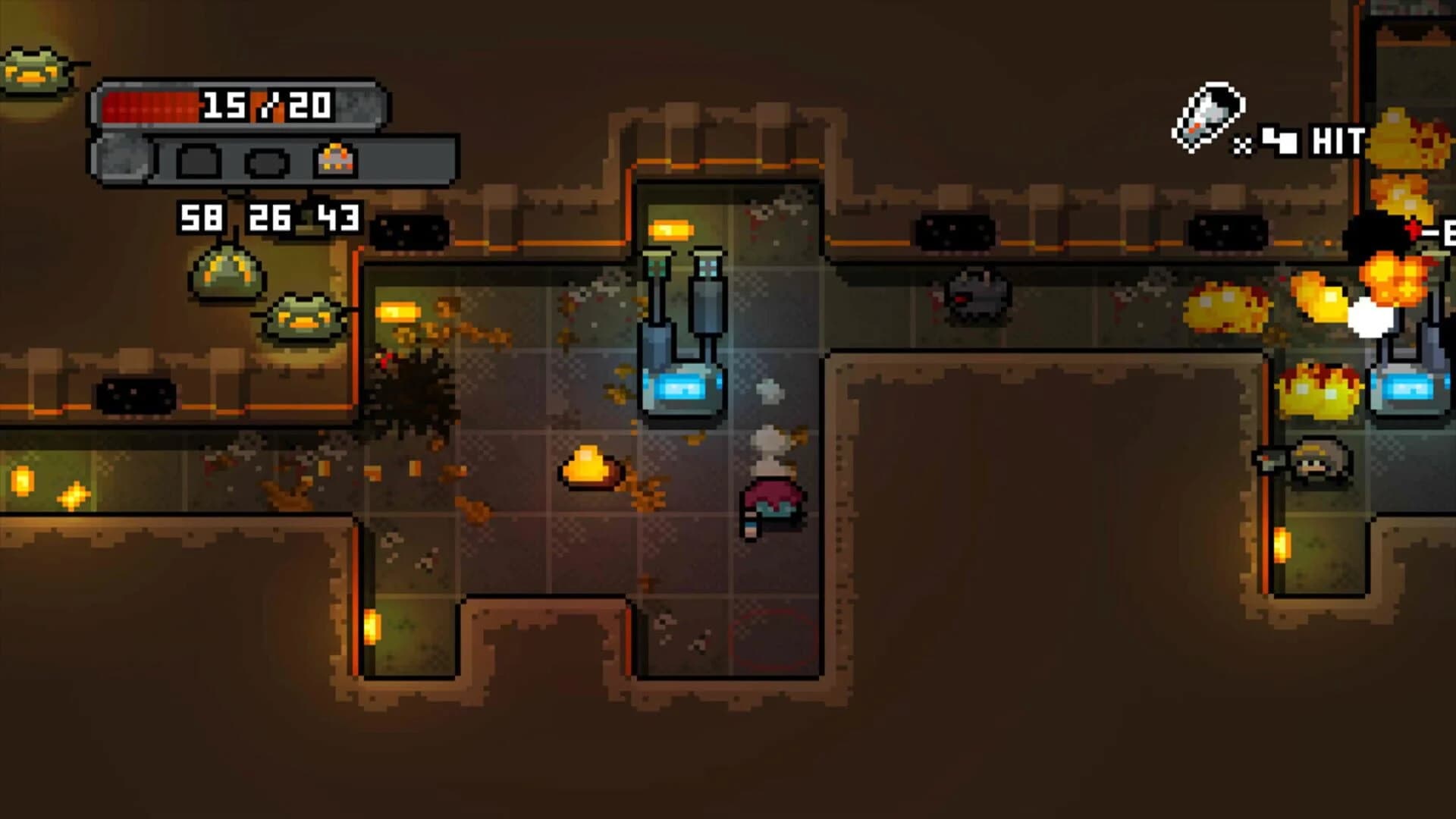Click the gold nugget pile beside the player
Viewport: 1456px width, 819px height.
pos(588,466)
